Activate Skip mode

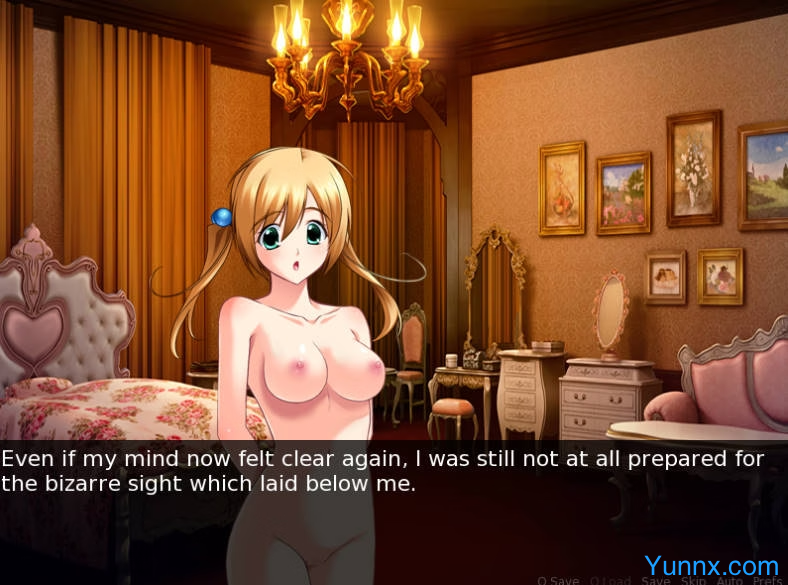pyautogui.click(x=693, y=580)
